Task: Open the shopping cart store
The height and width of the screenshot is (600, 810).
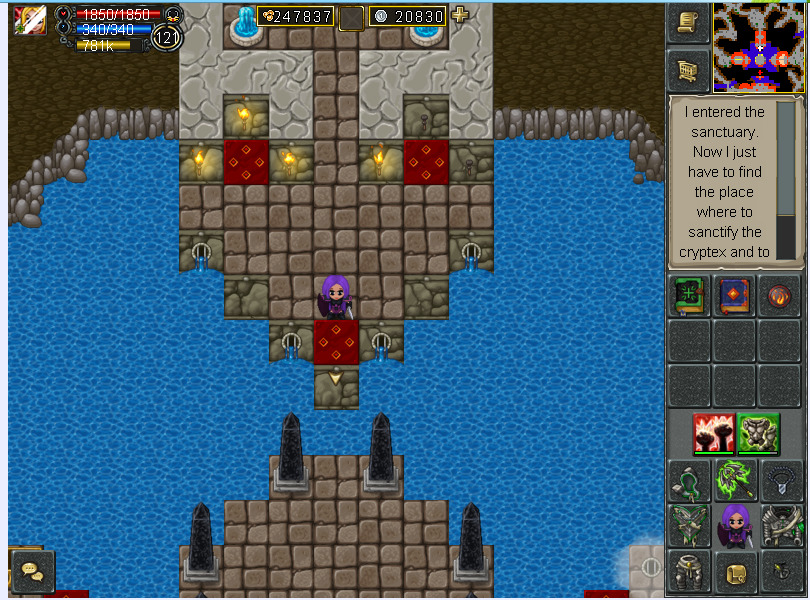Action: coord(688,70)
